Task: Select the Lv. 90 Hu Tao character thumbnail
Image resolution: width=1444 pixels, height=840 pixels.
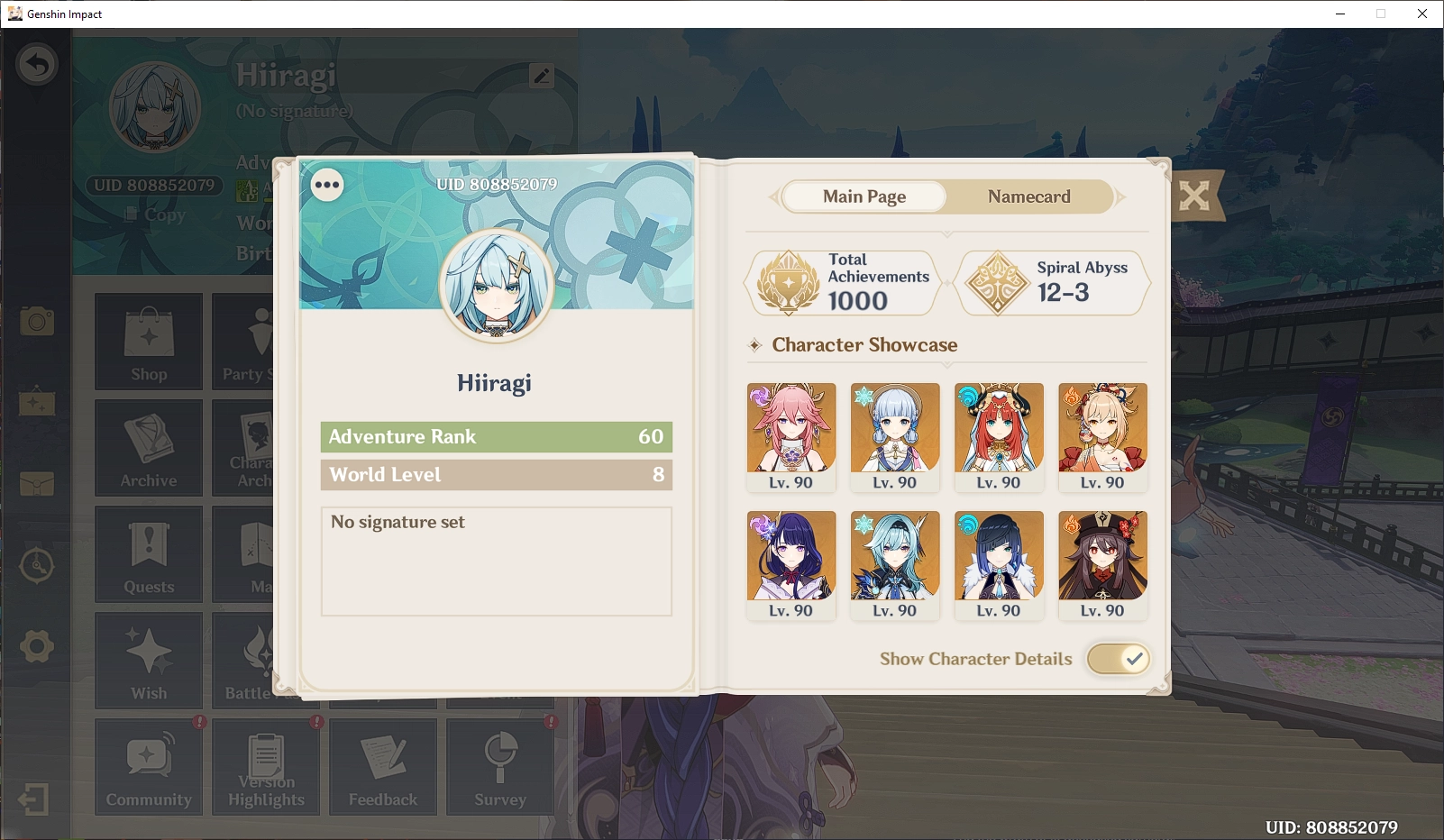Action: [1102, 557]
